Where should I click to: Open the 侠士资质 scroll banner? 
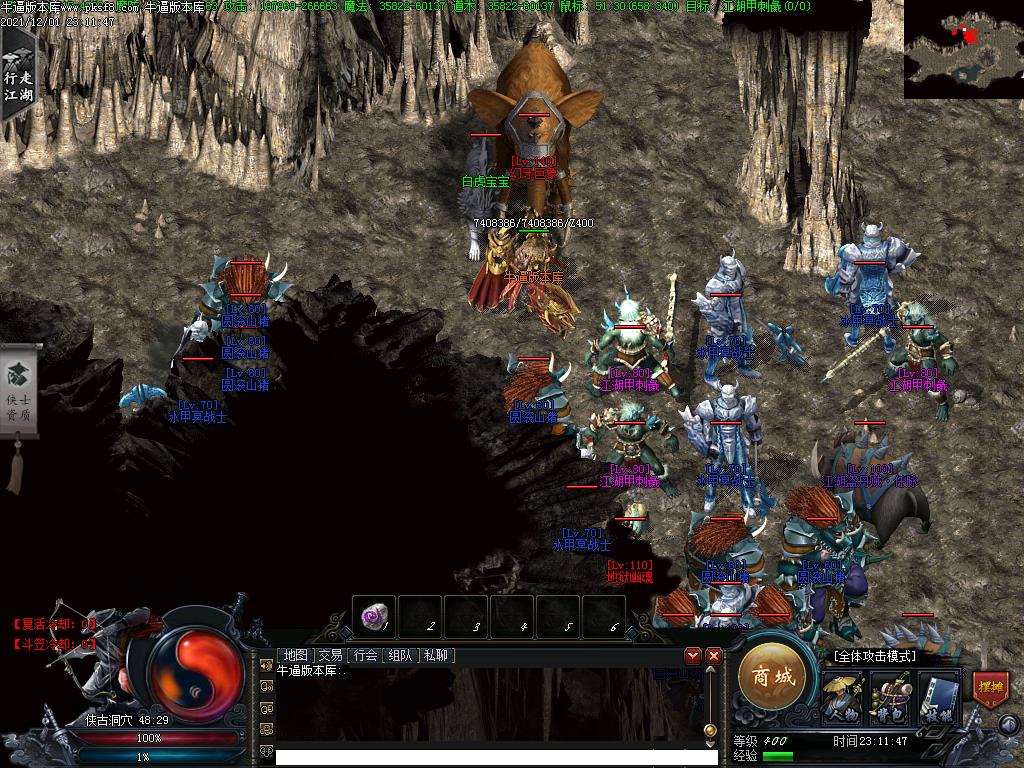pos(17,400)
